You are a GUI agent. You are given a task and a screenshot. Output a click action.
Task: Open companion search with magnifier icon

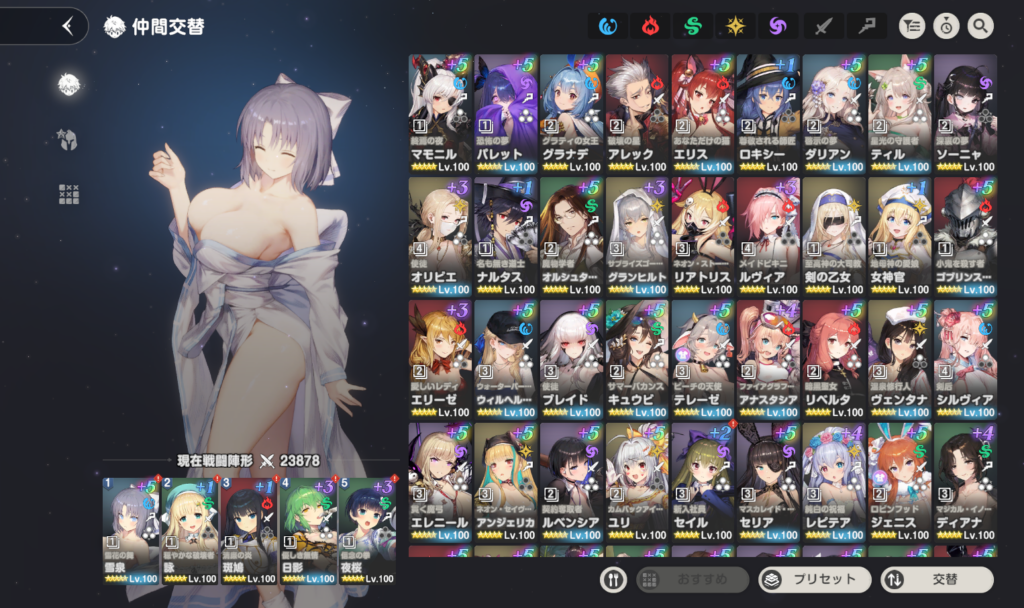click(x=980, y=26)
